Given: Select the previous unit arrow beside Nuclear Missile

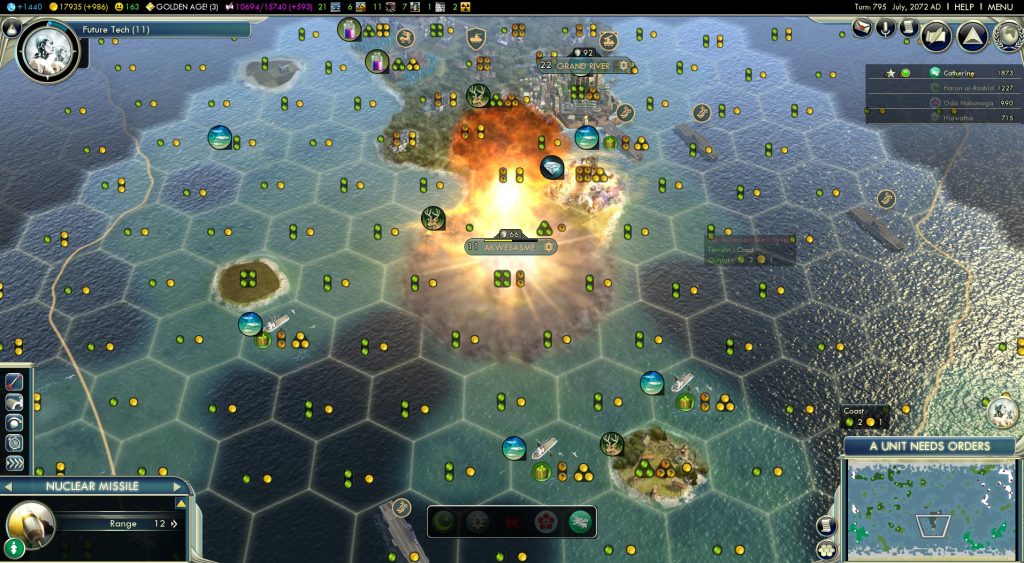Looking at the screenshot, I should click(8, 487).
